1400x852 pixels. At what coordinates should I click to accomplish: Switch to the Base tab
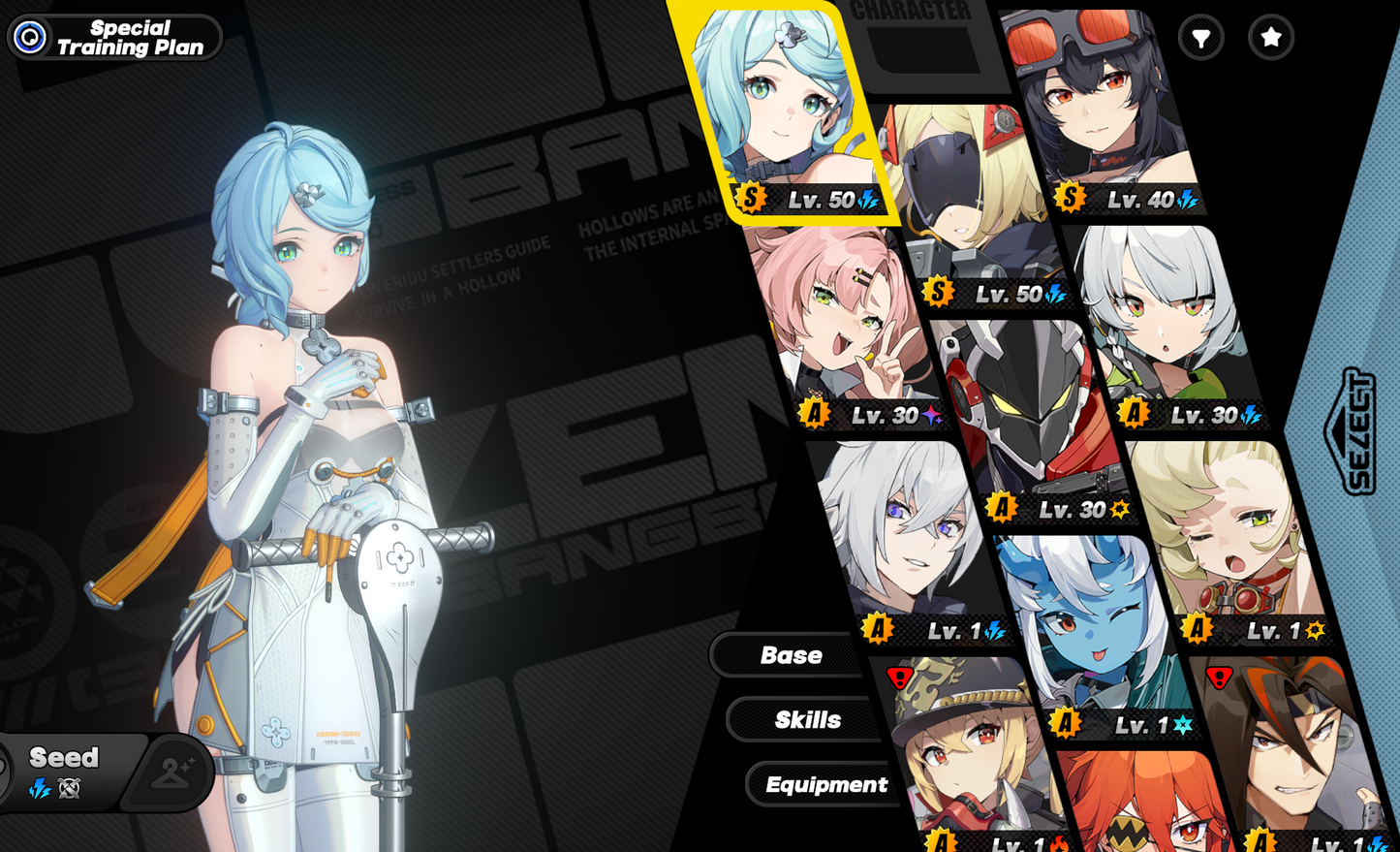(x=790, y=655)
